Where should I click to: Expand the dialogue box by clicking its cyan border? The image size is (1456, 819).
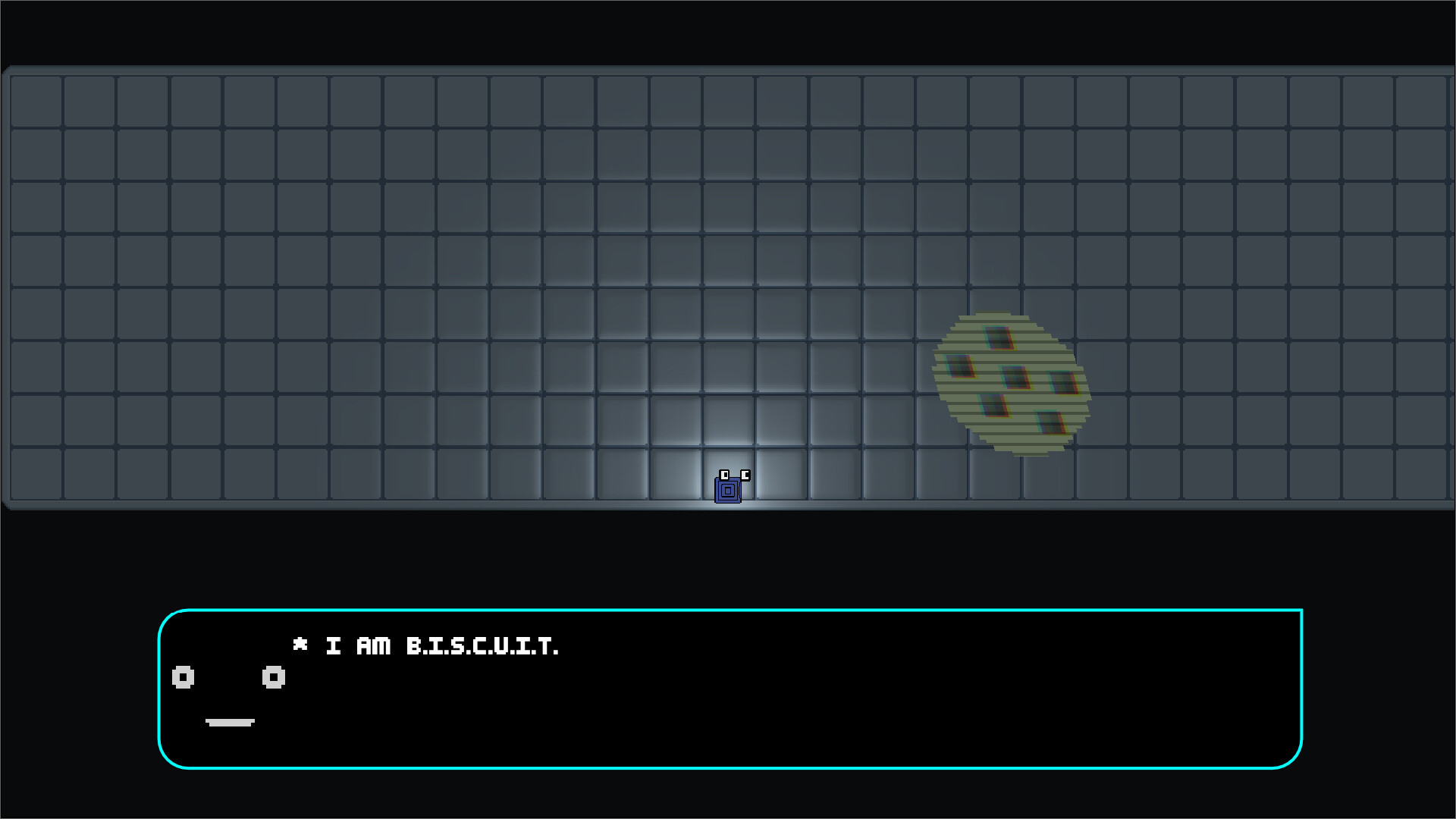(x=728, y=610)
